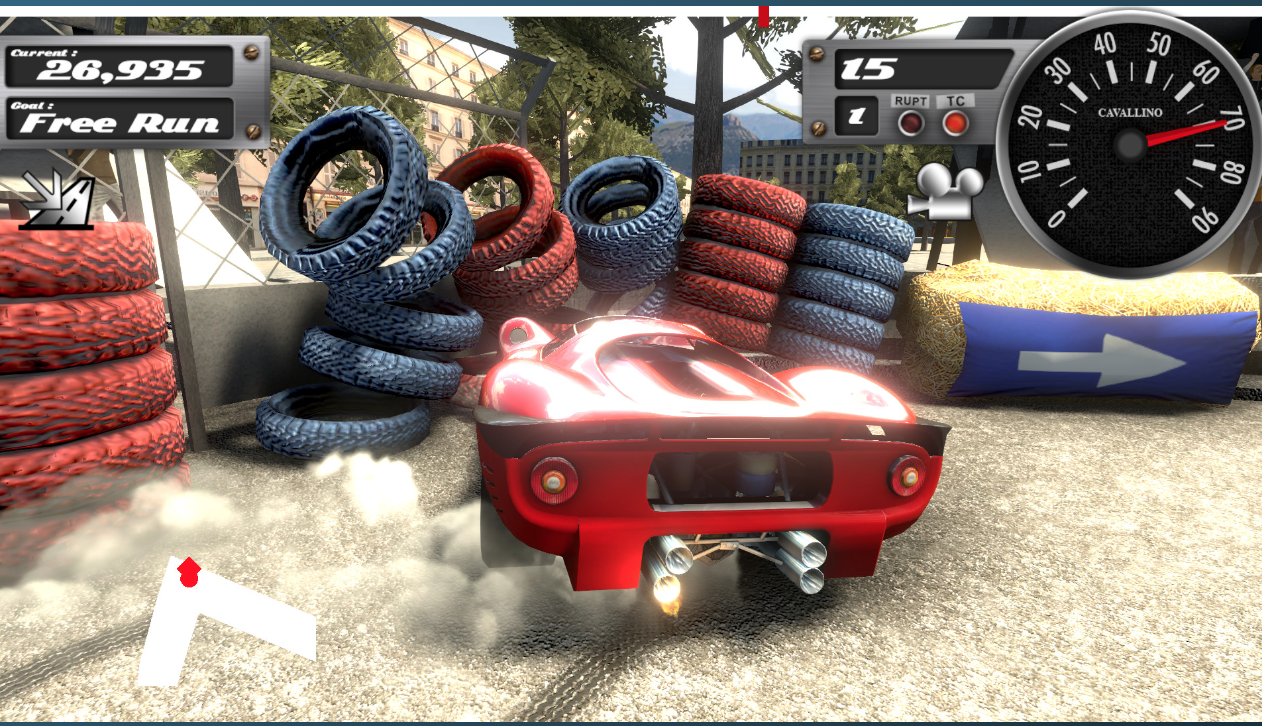The width and height of the screenshot is (1262, 726).
Task: Select the Free Run goal panel
Action: pos(120,119)
